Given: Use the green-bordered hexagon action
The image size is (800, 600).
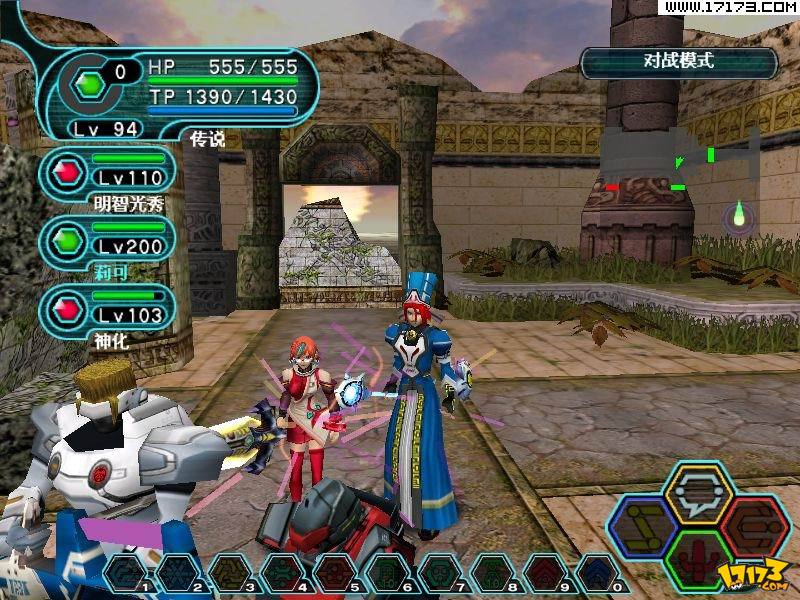Looking at the screenshot, I should tap(698, 560).
